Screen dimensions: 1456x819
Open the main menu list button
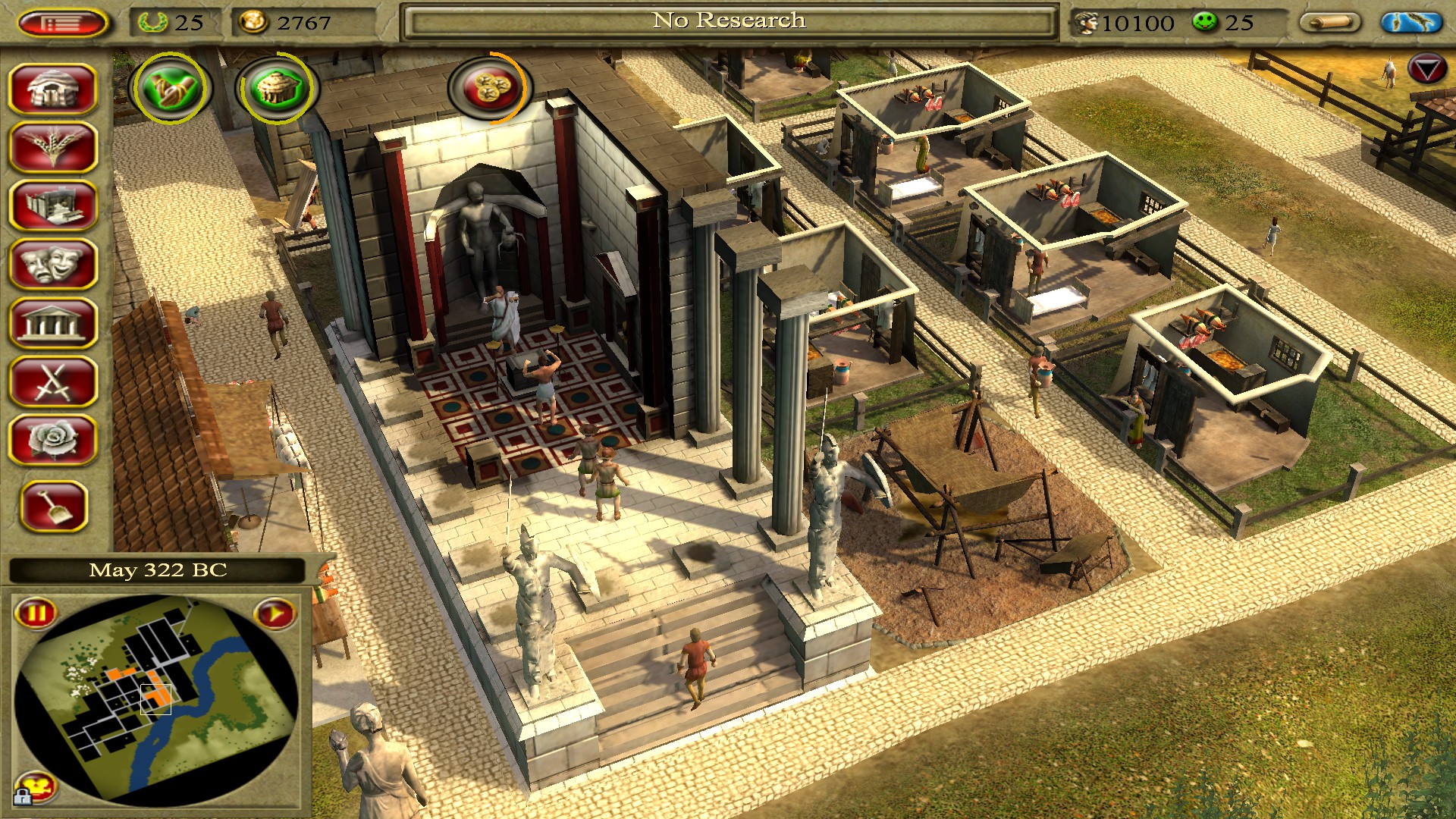pos(62,23)
